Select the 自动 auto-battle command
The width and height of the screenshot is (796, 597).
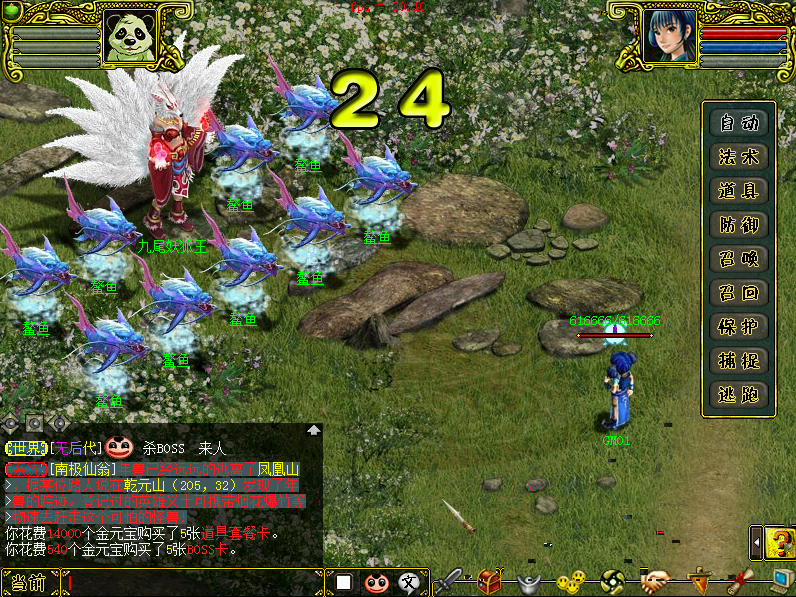739,123
